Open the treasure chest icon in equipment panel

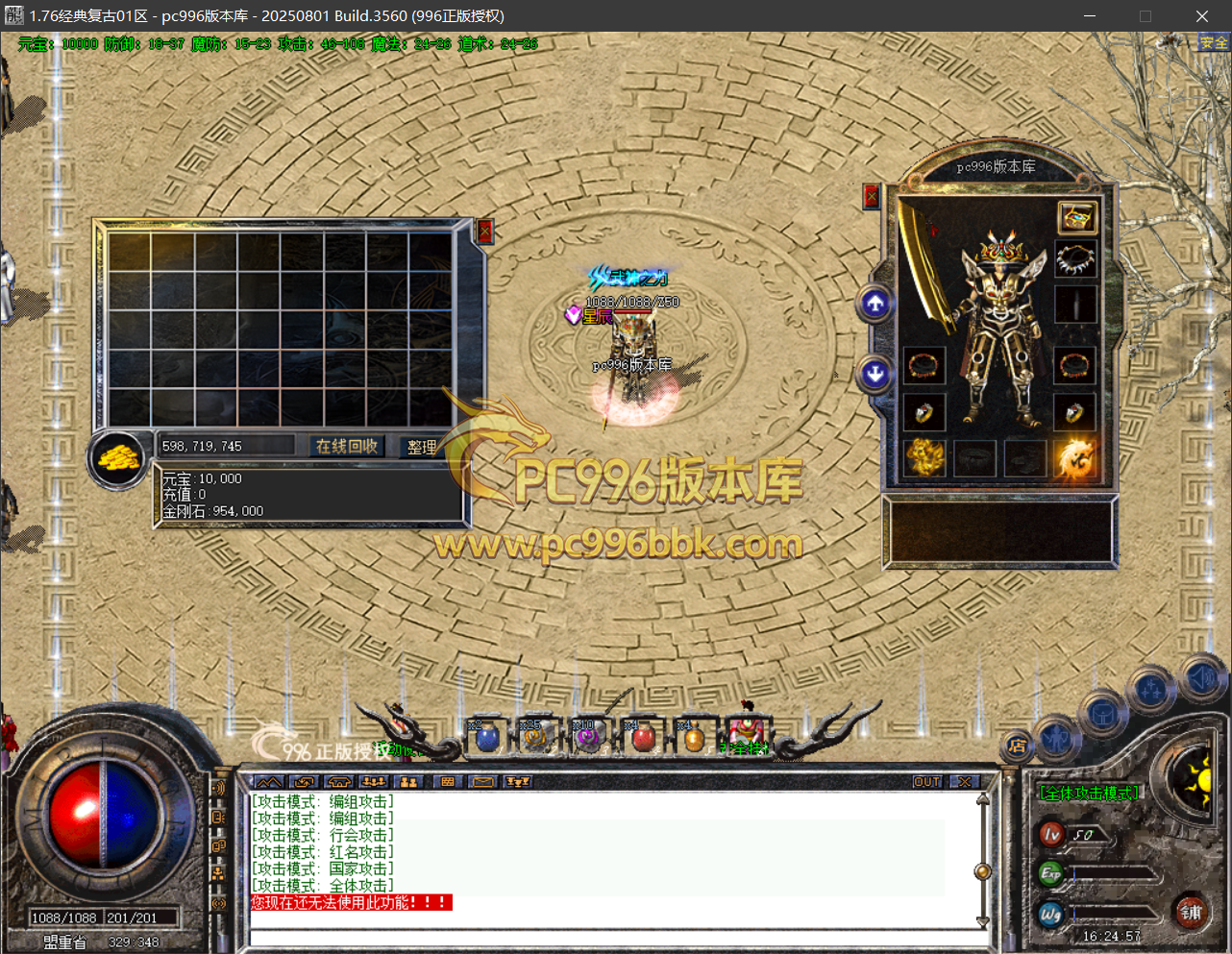click(1076, 217)
